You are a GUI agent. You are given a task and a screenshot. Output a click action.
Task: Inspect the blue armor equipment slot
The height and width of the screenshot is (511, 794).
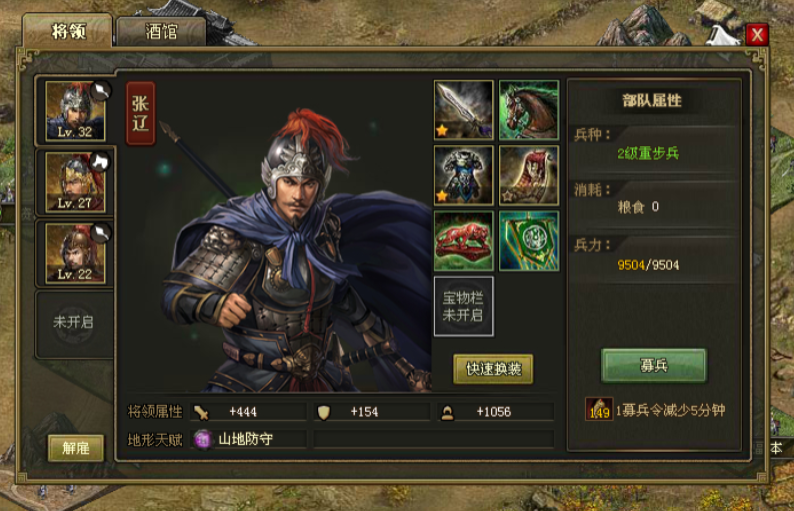point(463,175)
